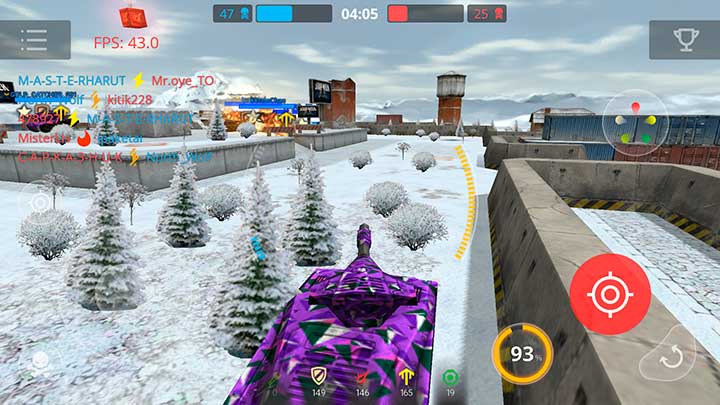Viewport: 720px width, 405px height.
Task: Activate the yellow arrow speed boost supply
Action: [406, 376]
